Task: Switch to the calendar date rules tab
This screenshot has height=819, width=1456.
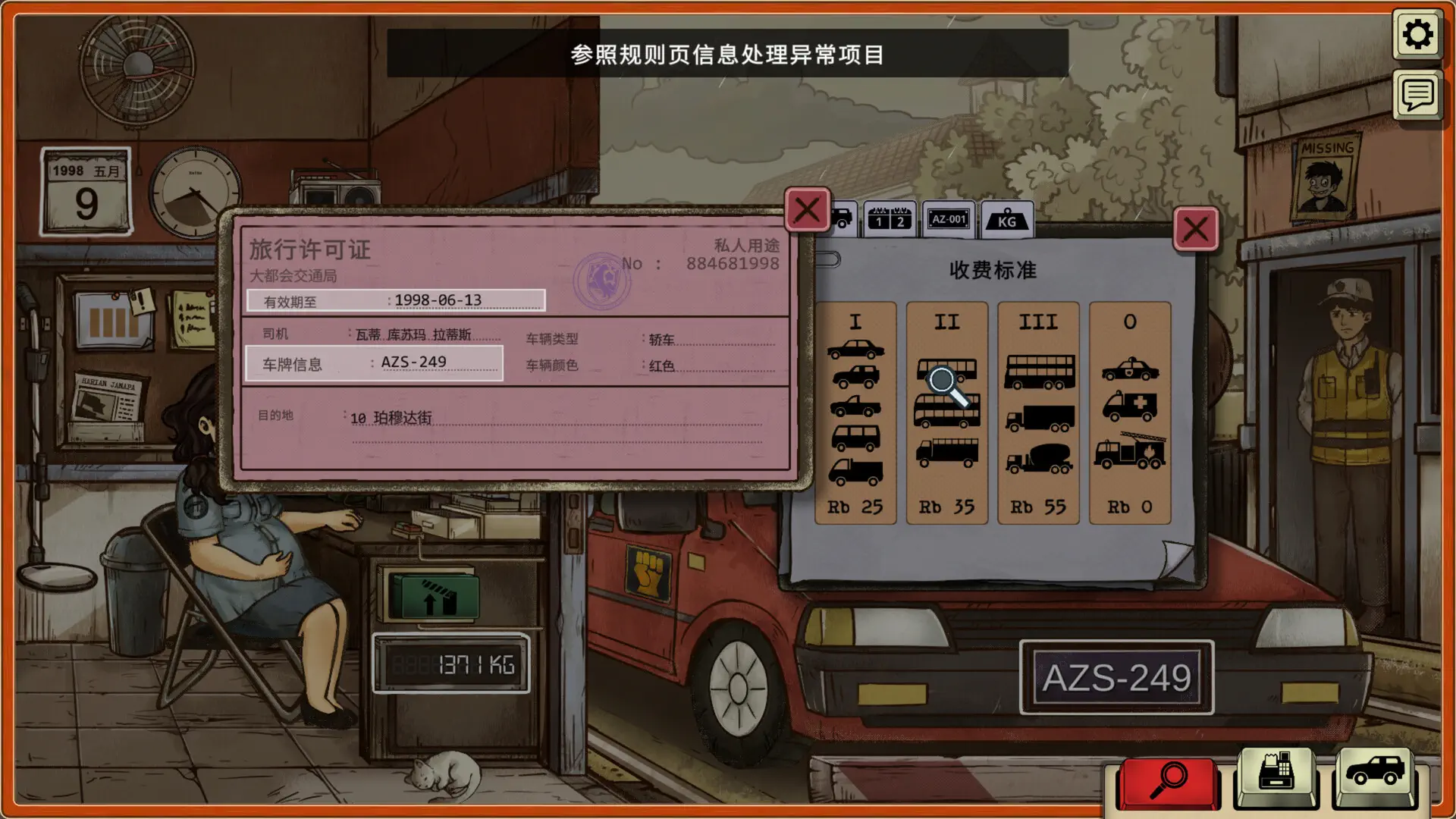Action: pos(889,220)
